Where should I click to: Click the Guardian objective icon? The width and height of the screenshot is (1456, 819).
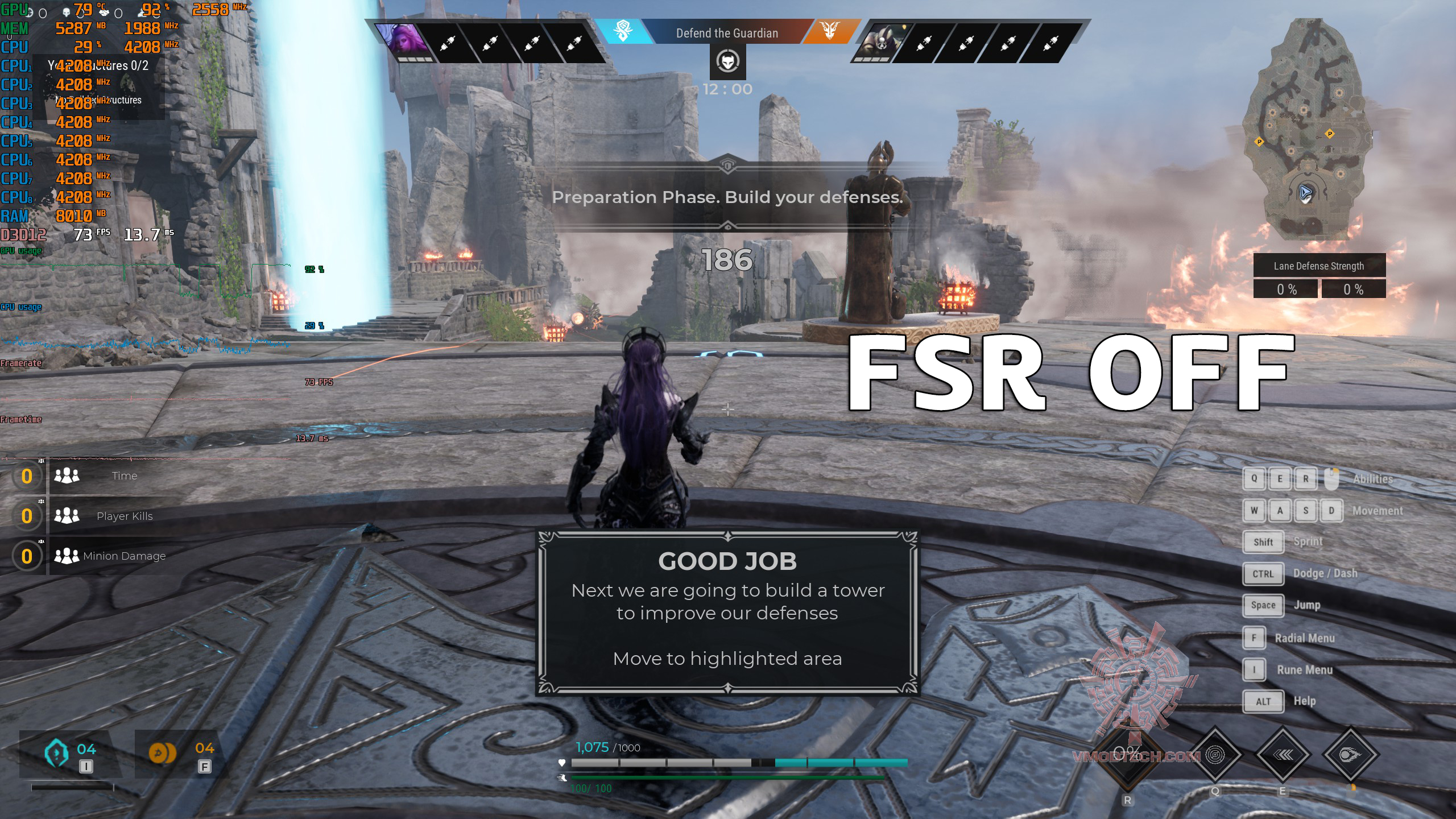[727, 61]
